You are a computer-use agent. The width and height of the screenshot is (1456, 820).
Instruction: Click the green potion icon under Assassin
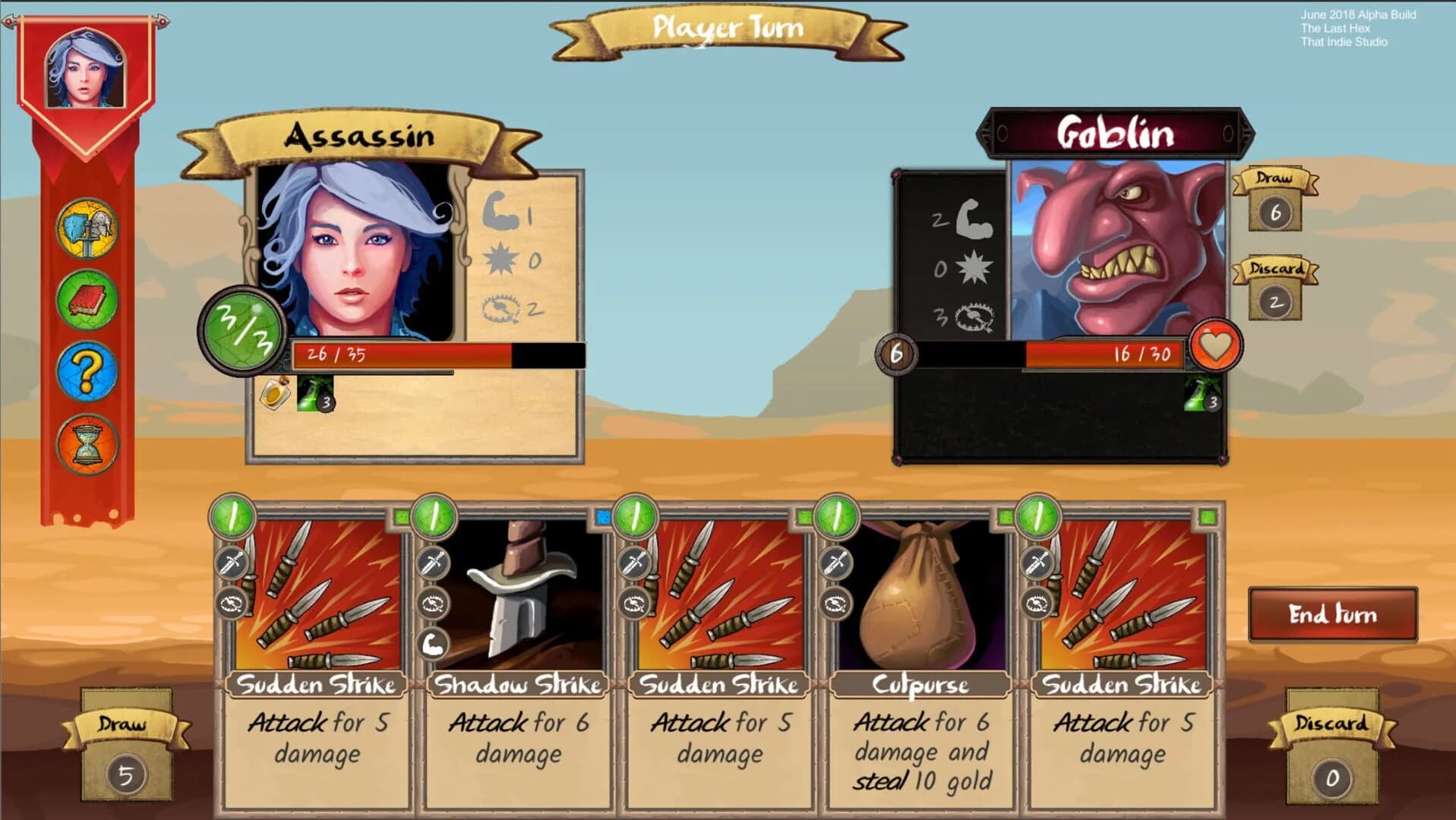pos(311,395)
